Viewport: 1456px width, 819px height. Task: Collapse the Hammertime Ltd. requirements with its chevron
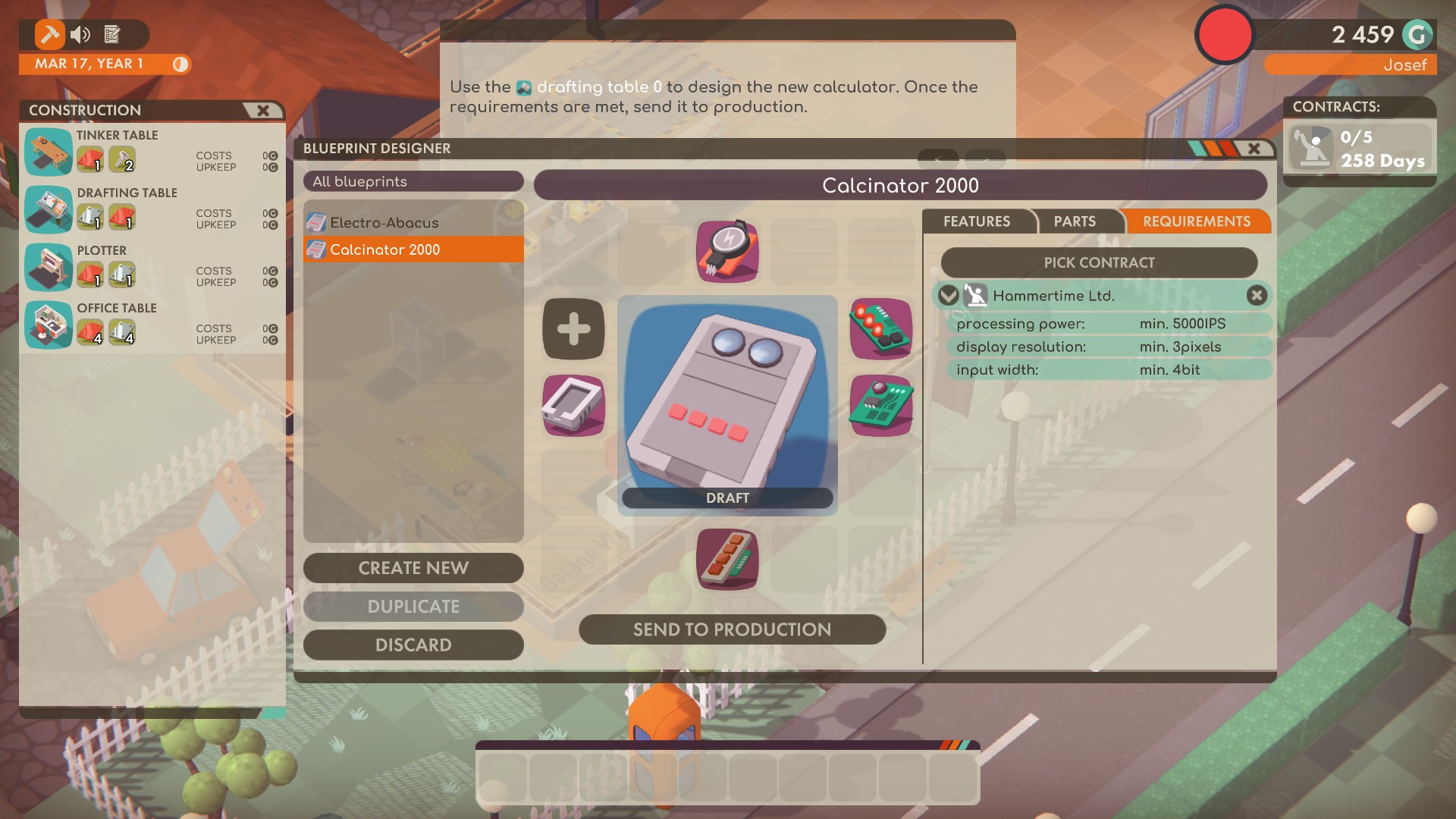[948, 296]
